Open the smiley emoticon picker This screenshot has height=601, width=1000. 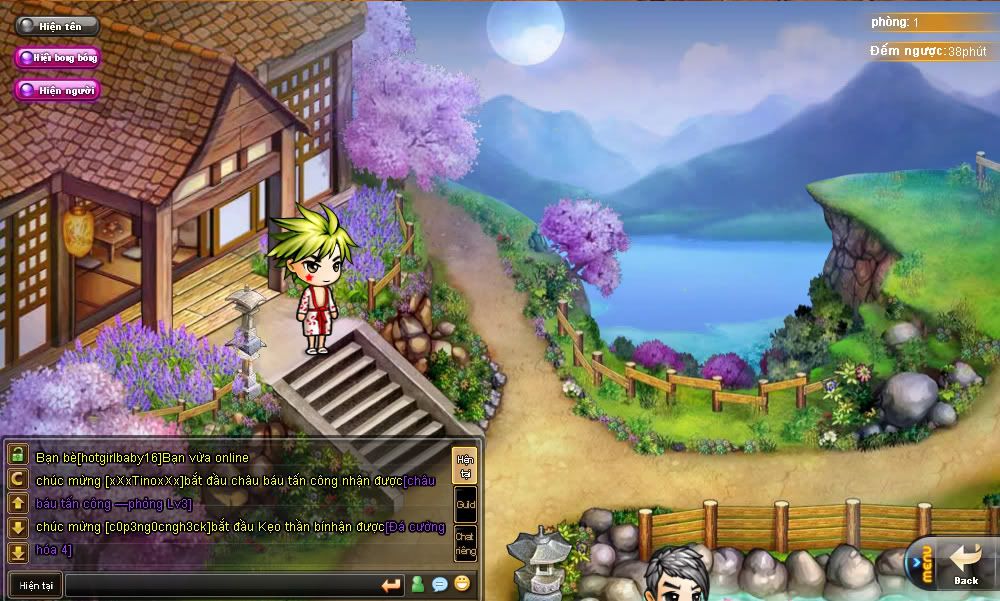(x=462, y=584)
